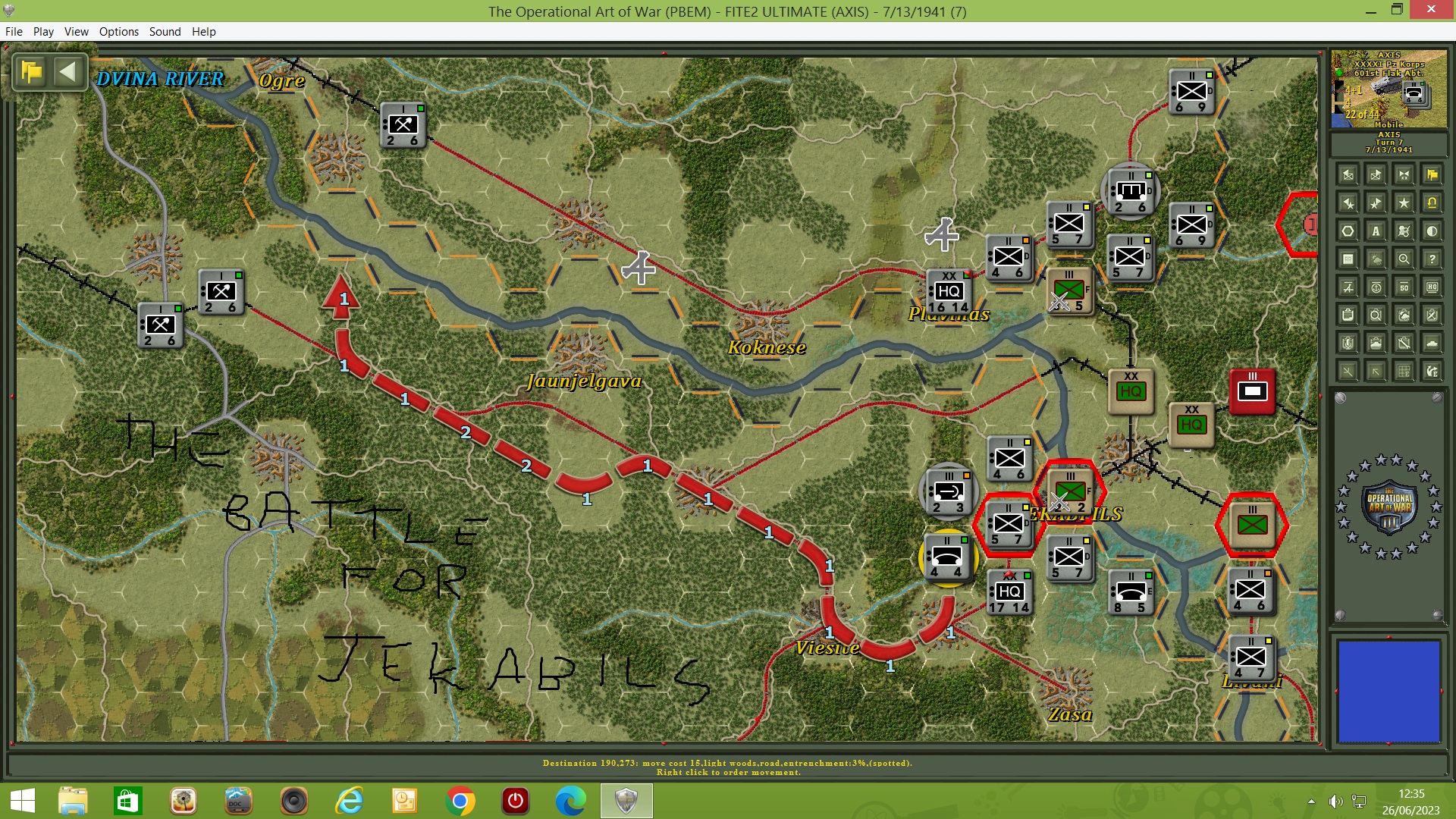Toggle the hexagon grid overlay
Viewport: 1456px width, 819px height.
(1348, 231)
